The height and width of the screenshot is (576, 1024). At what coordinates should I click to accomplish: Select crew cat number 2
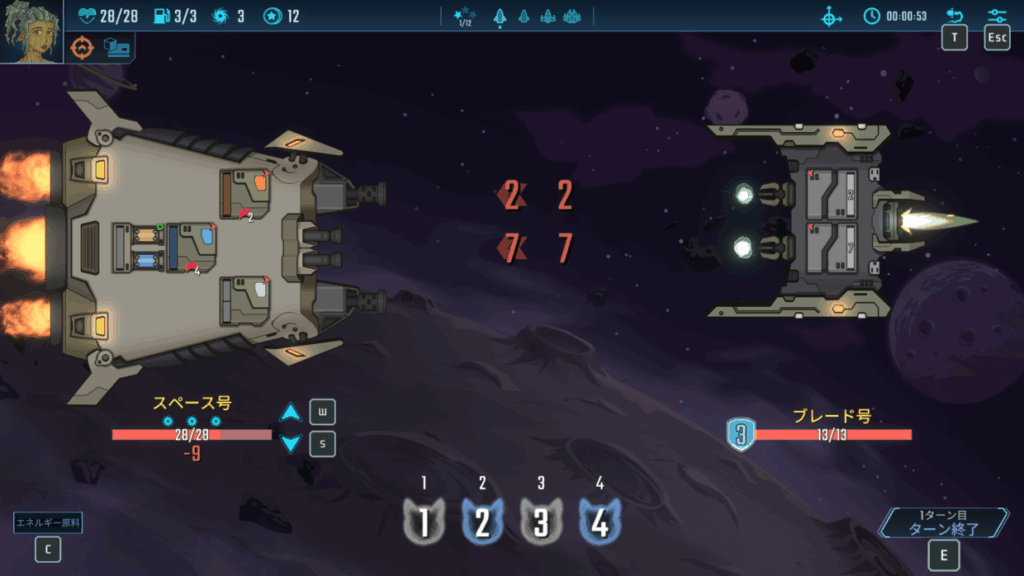(482, 522)
